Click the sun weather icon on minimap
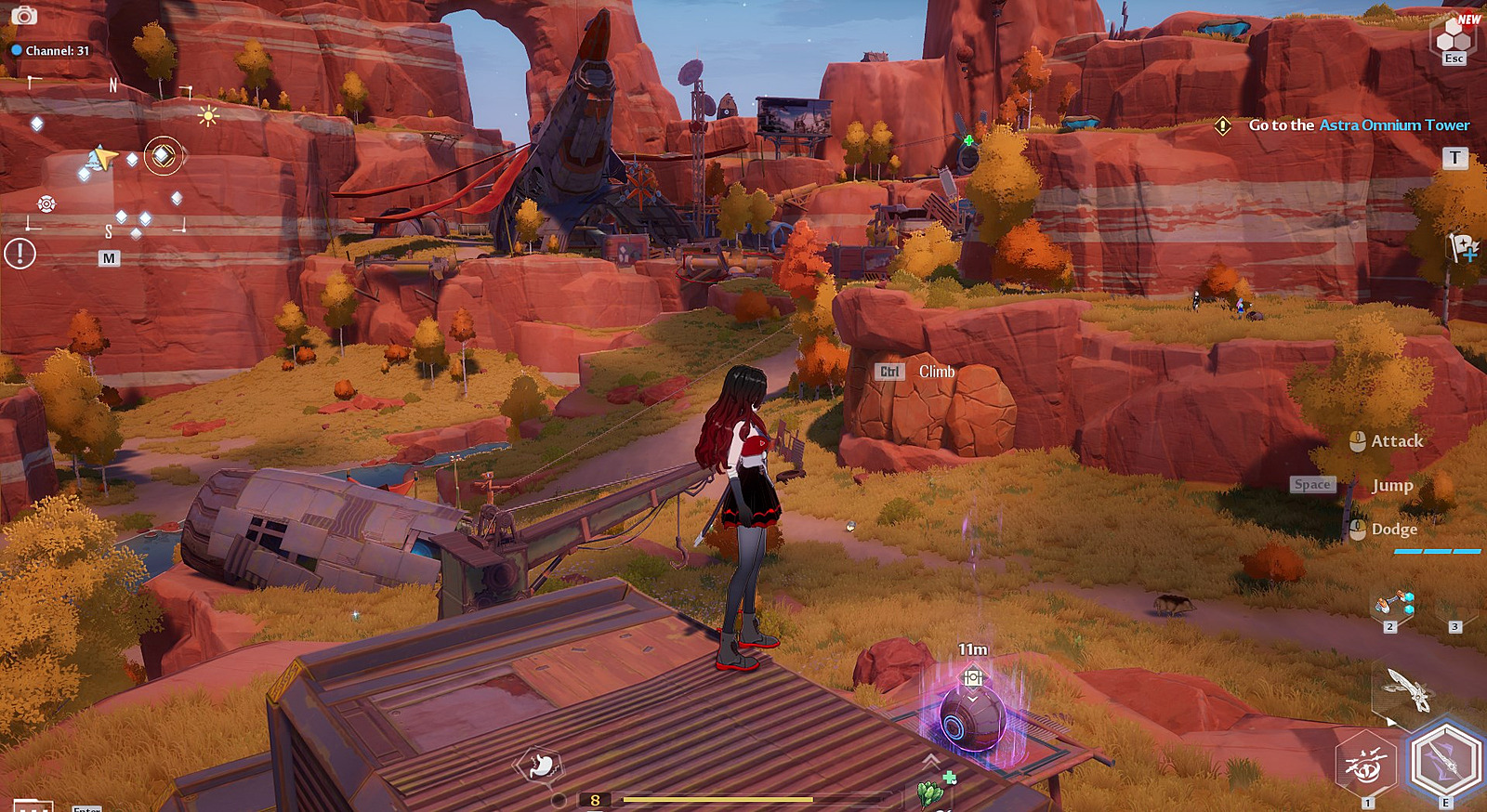The image size is (1487, 812). [x=207, y=116]
